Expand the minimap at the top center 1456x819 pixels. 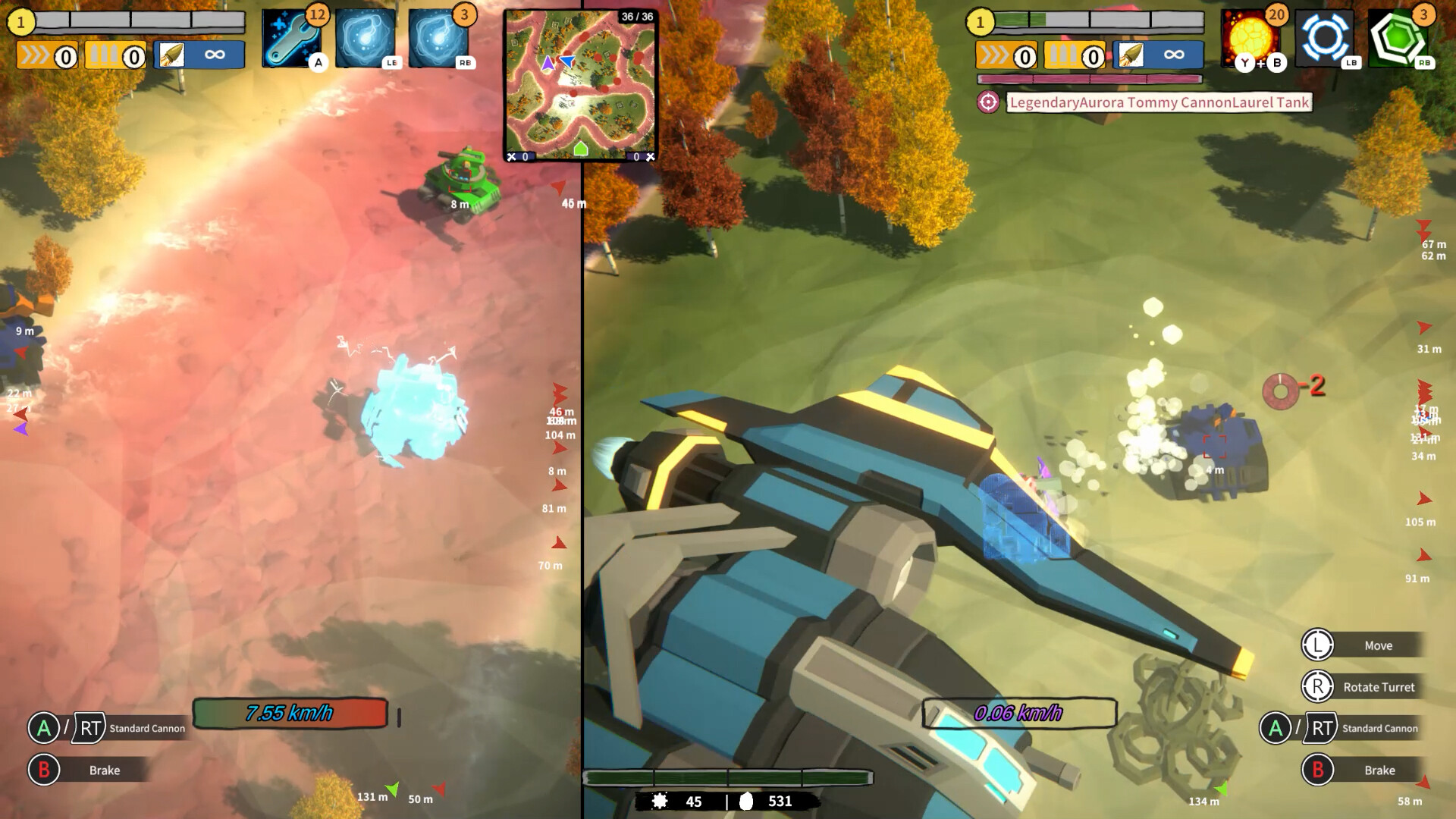point(581,83)
